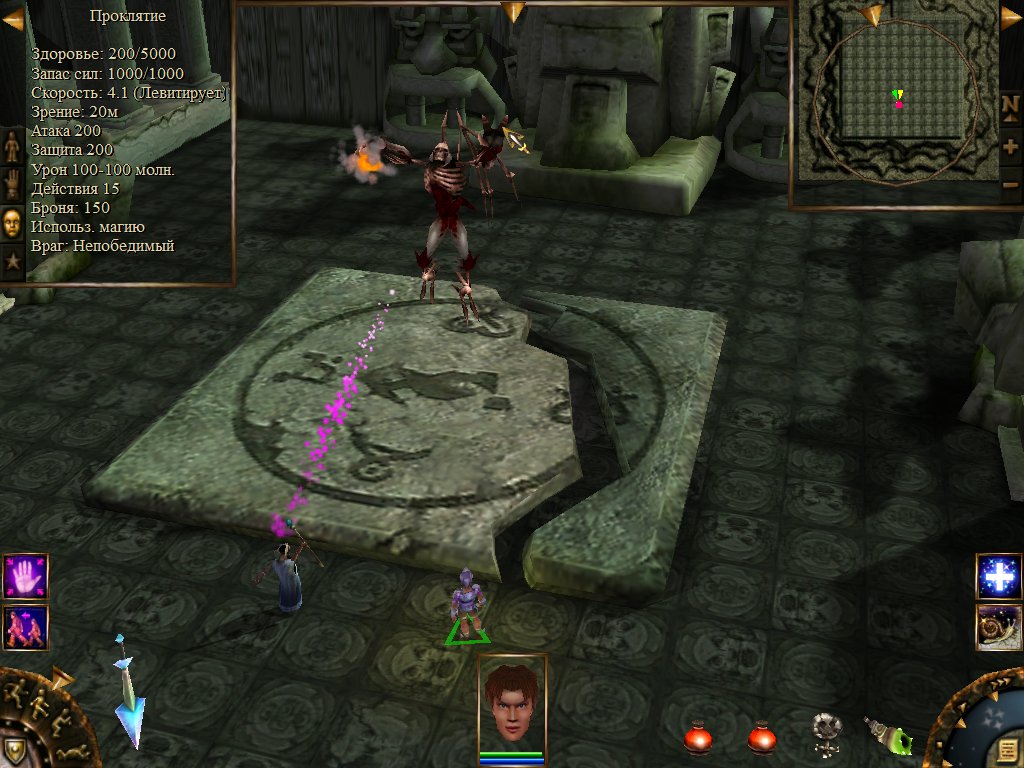Choose the crystal-tipped spear weapon
The height and width of the screenshot is (768, 1024).
pos(129,695)
